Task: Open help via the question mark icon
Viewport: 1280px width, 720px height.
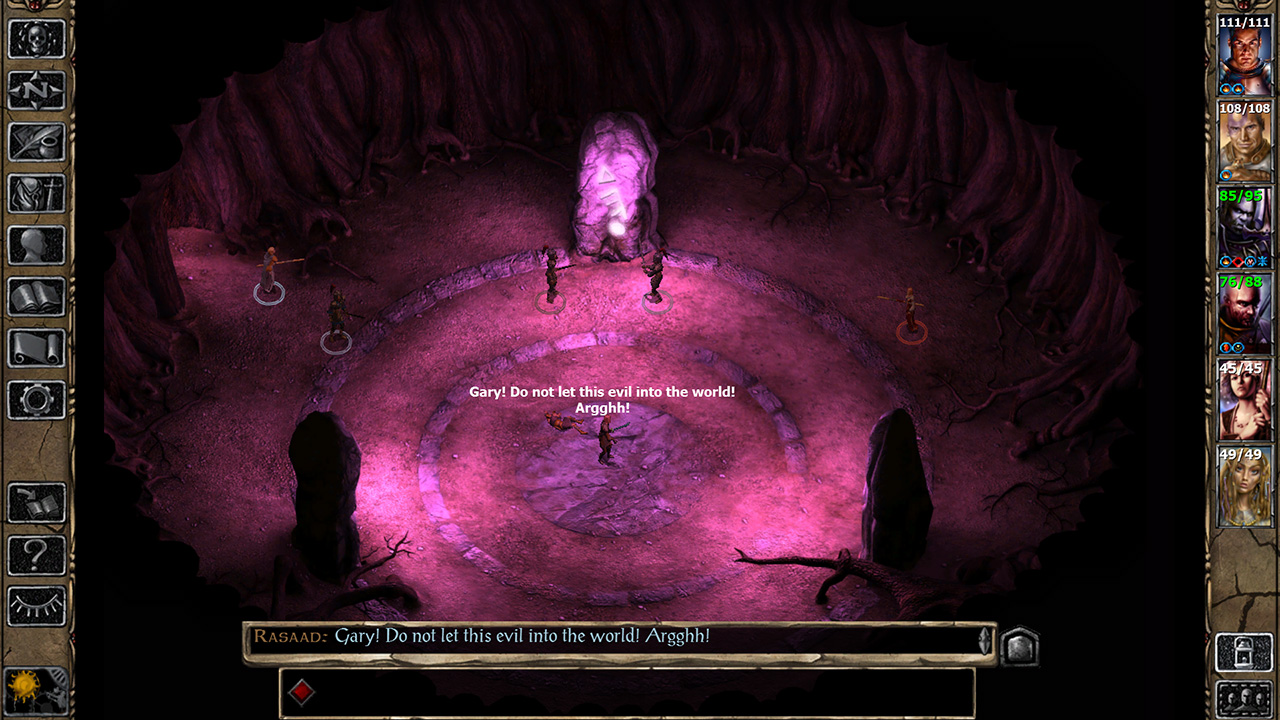Action: [x=37, y=552]
